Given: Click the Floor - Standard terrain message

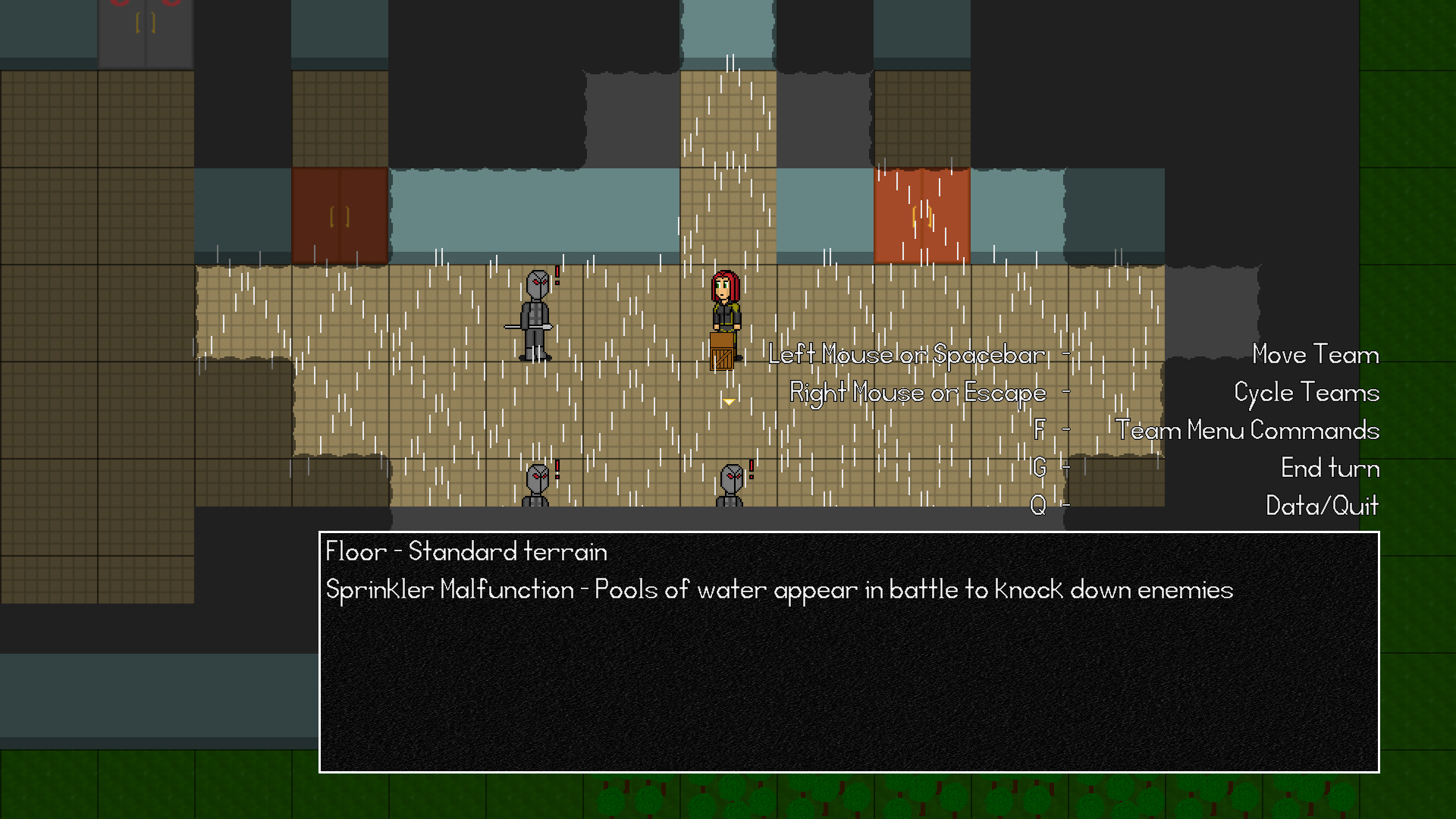Looking at the screenshot, I should click(x=466, y=551).
